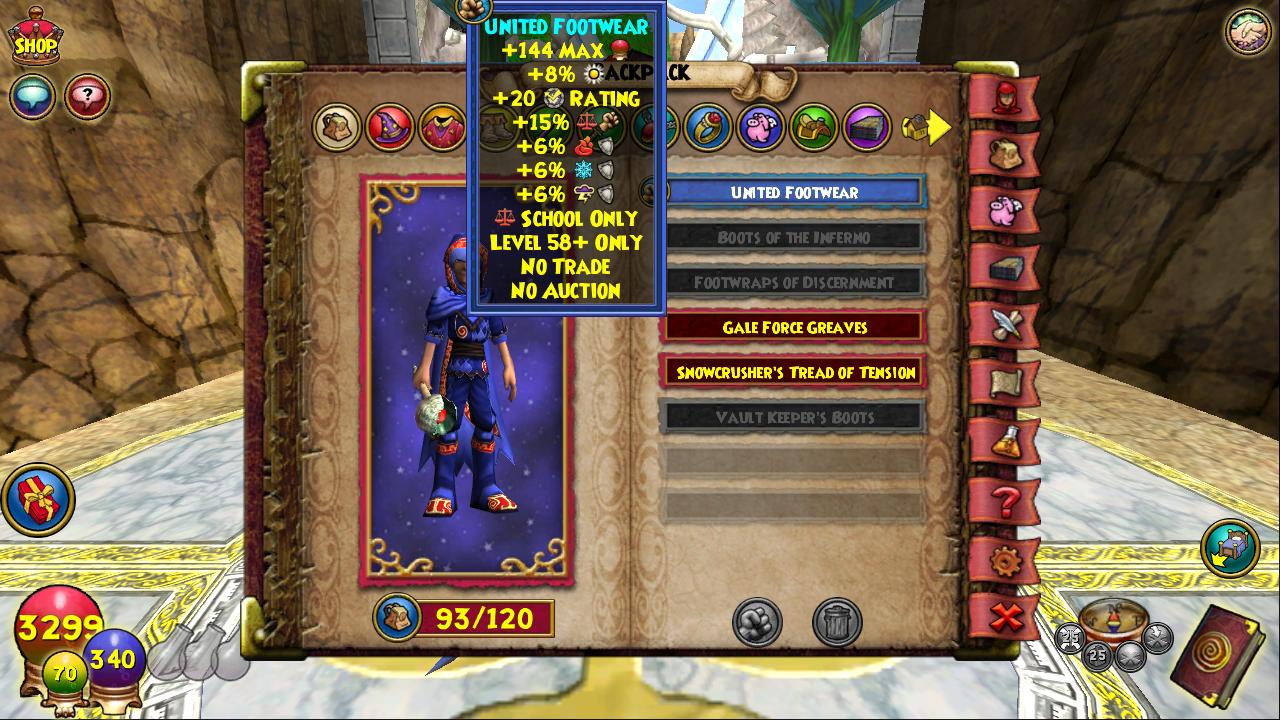Image resolution: width=1280 pixels, height=720 pixels.
Task: Filter backpack by rings
Action: (x=708, y=127)
